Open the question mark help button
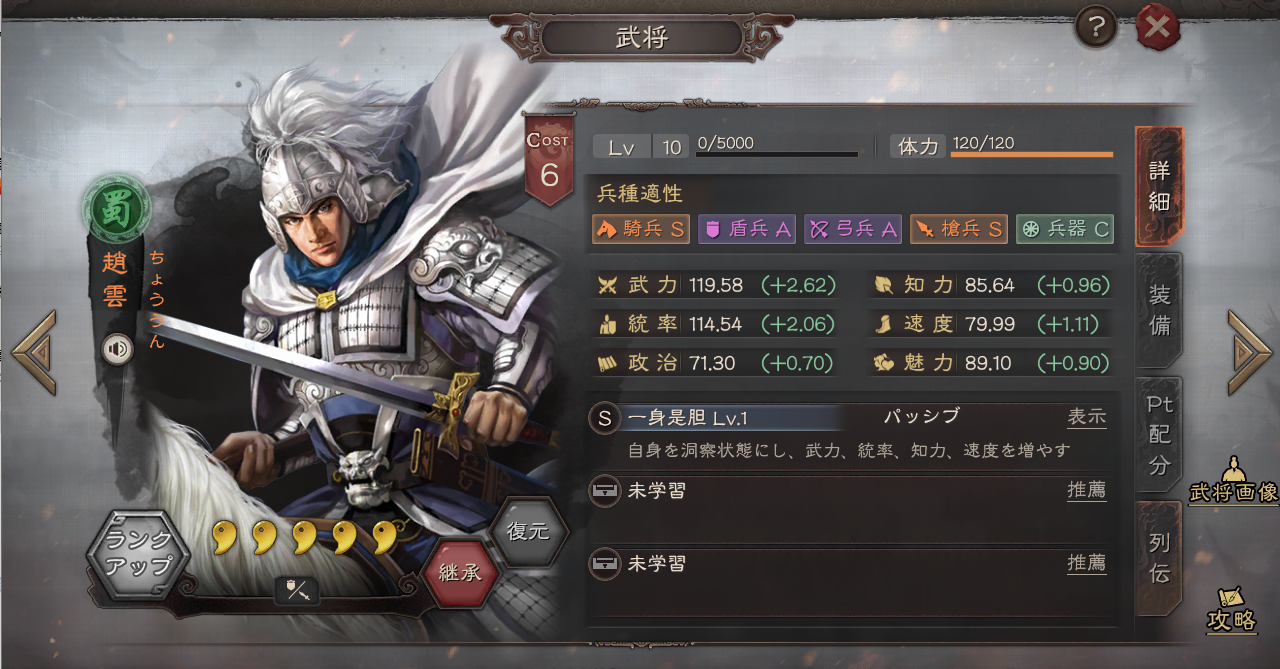Image resolution: width=1280 pixels, height=669 pixels. click(x=1096, y=28)
